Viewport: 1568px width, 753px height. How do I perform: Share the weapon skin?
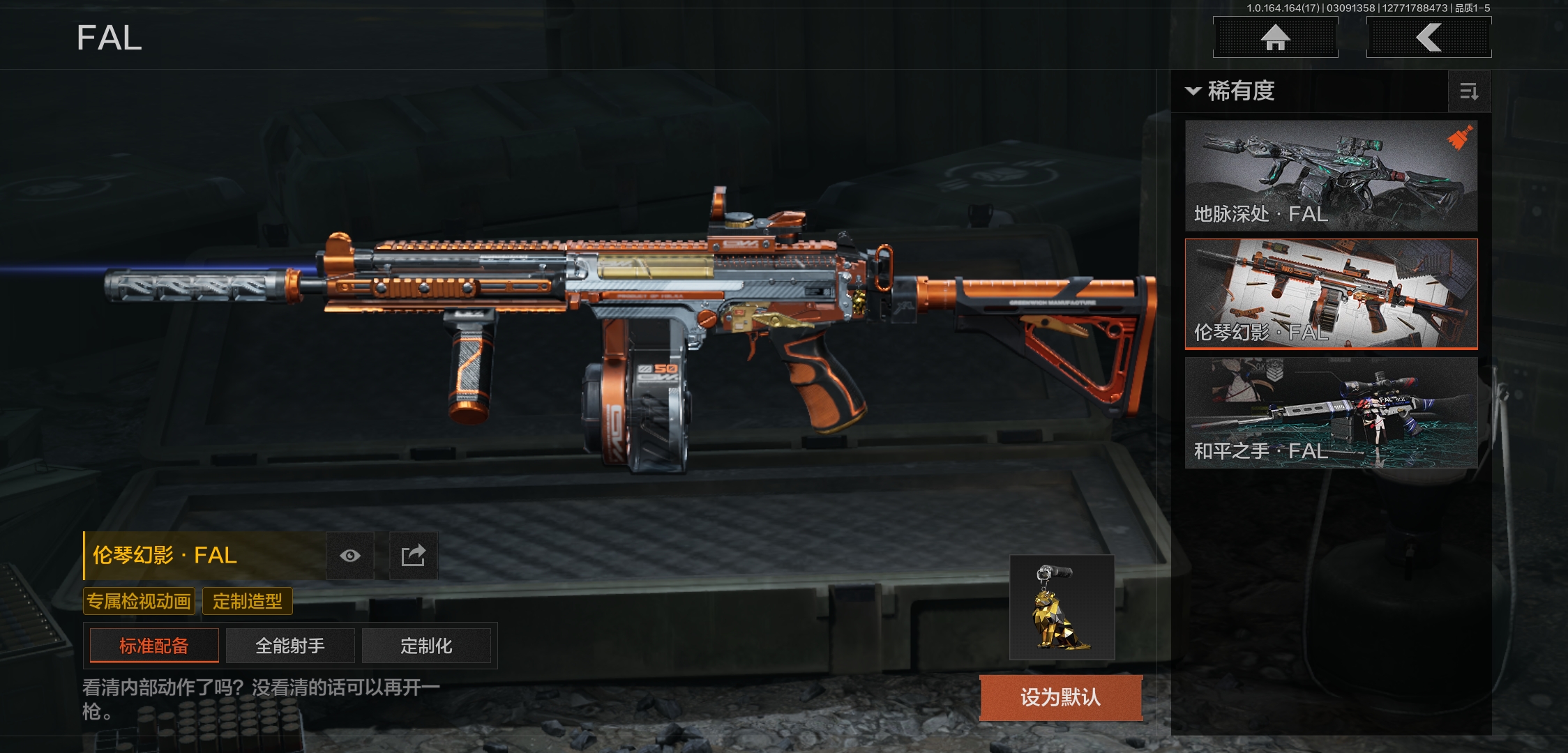click(413, 556)
